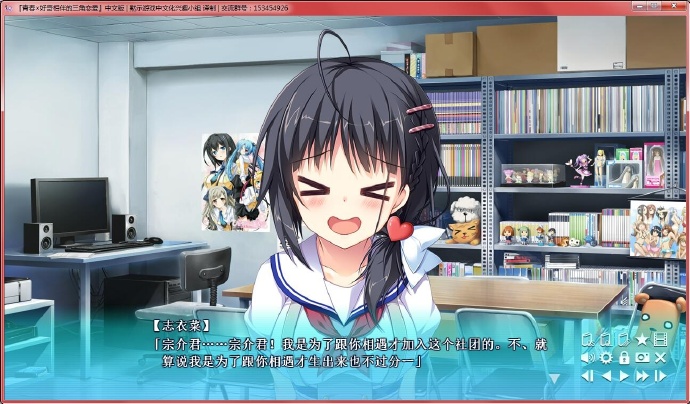690x404 pixels.
Task: Replay voice with the speaker icon
Action: point(588,358)
